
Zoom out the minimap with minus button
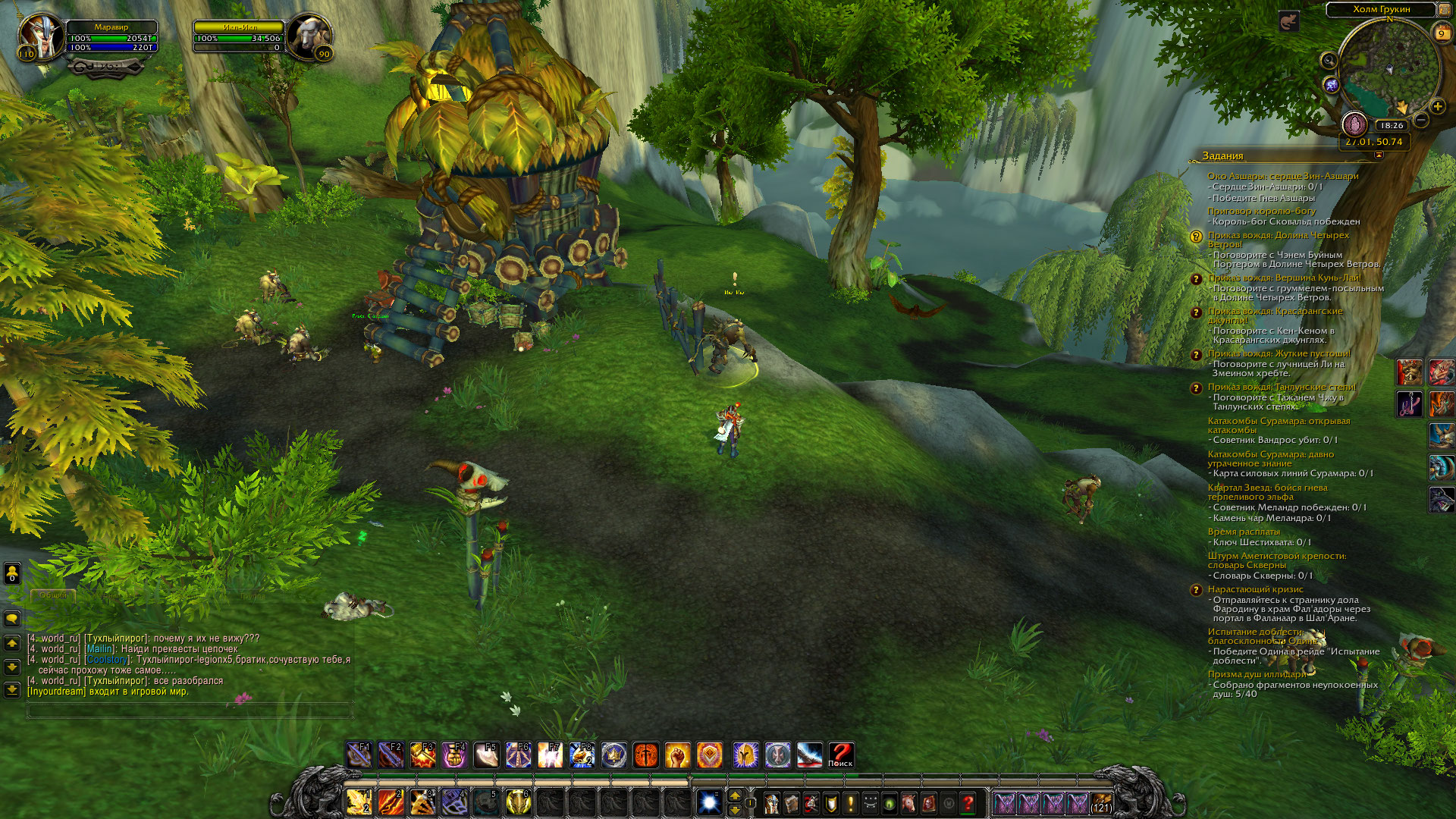[1421, 120]
